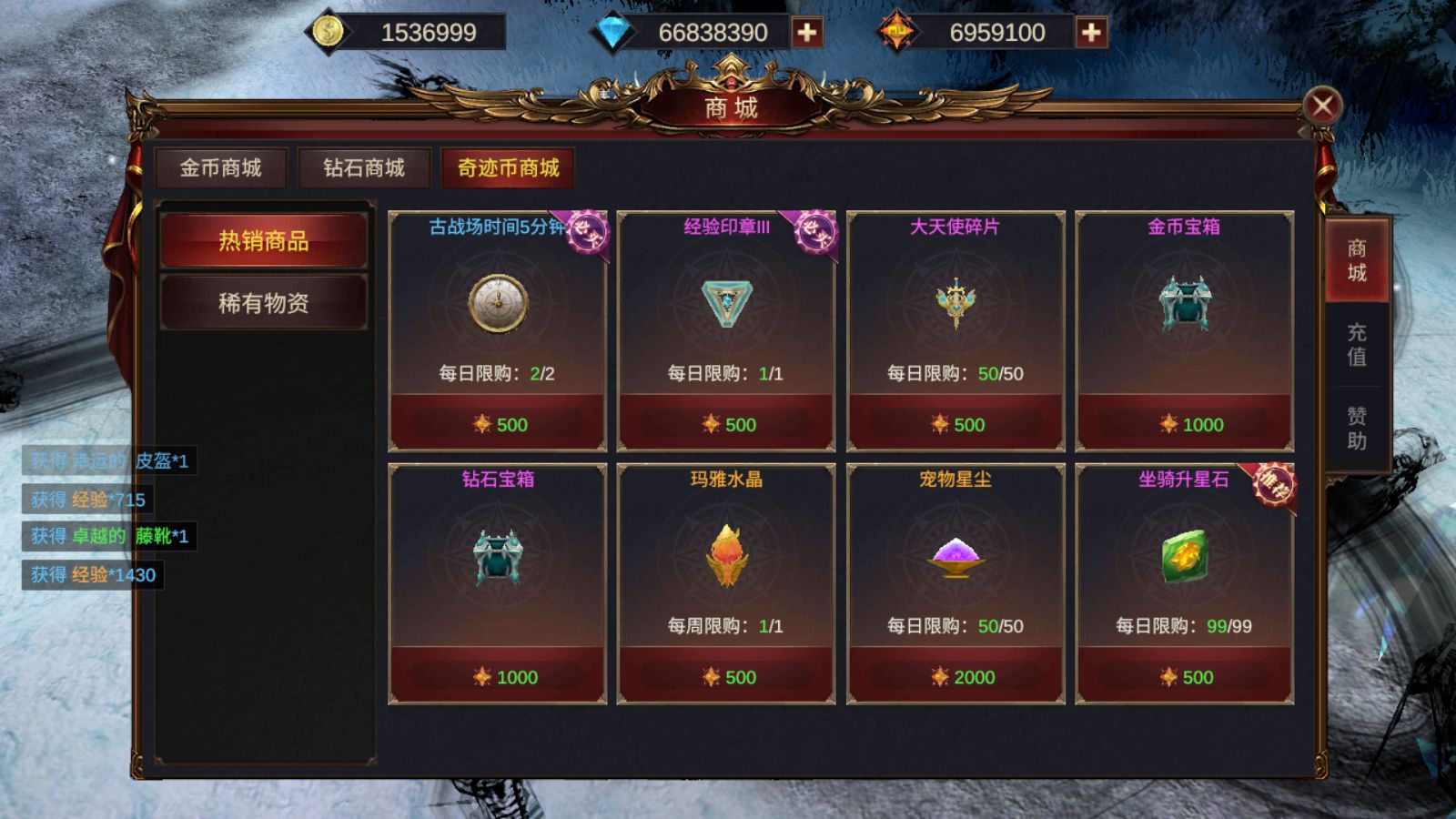This screenshot has width=1456, height=819.
Task: Choose the 大天使碎片 item
Action: click(955, 304)
